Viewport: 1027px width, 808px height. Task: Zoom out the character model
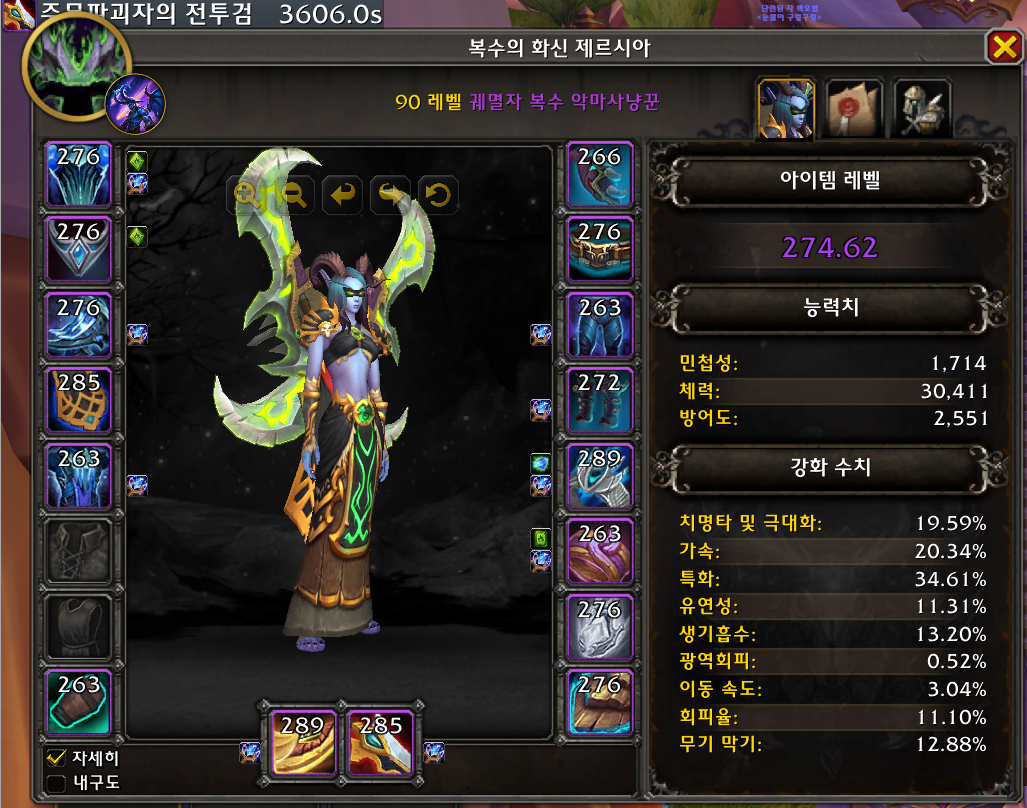point(295,194)
